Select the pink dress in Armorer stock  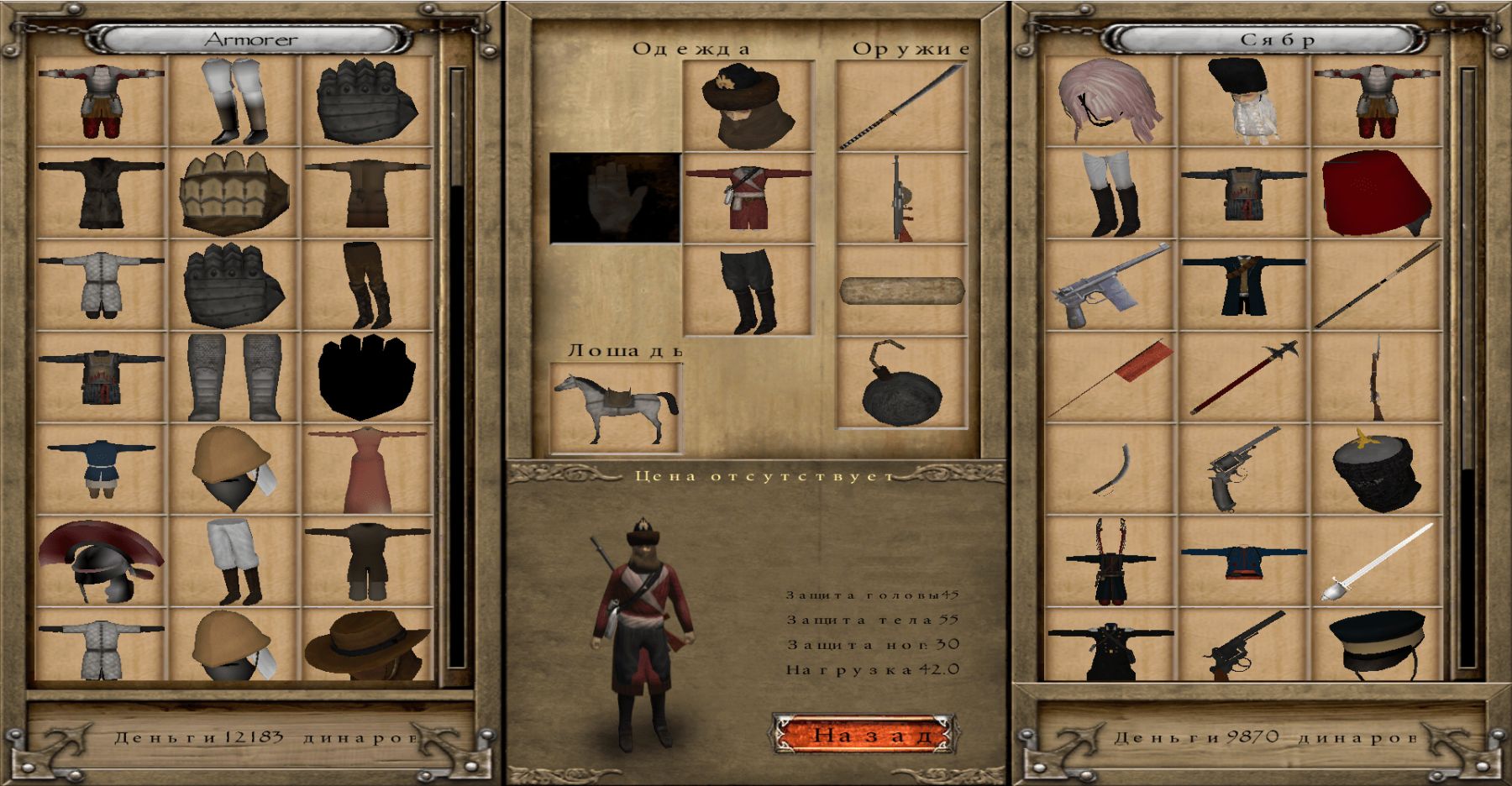point(368,469)
